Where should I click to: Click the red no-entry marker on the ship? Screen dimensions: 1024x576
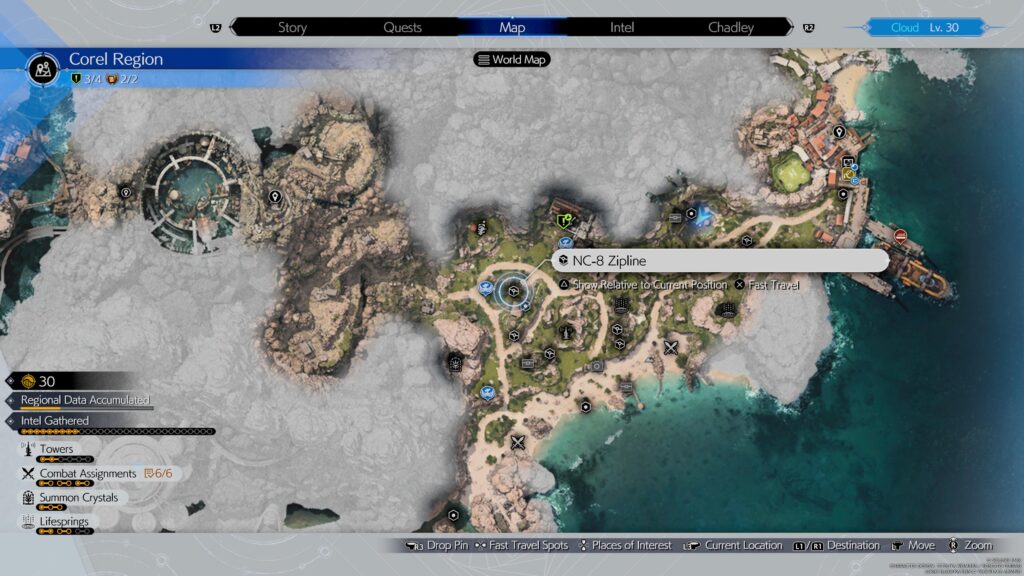click(901, 237)
